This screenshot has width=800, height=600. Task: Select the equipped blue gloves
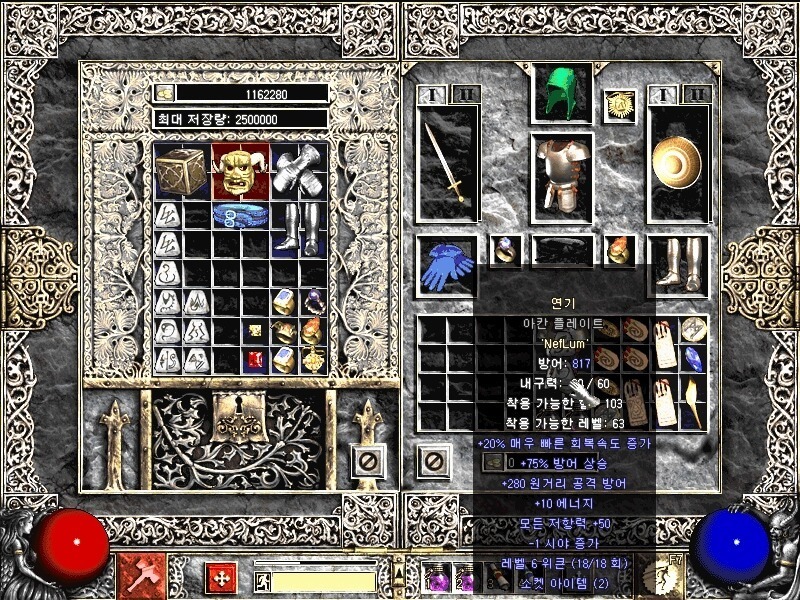pos(448,266)
